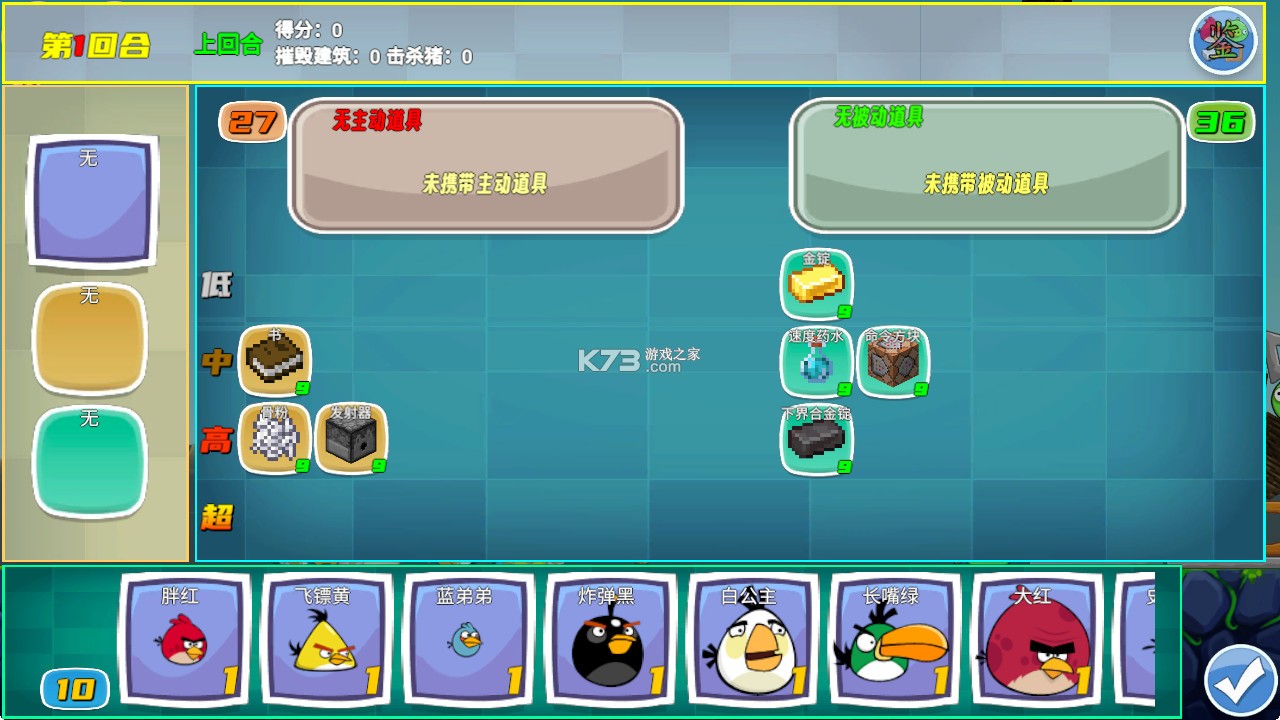This screenshot has height=720, width=1280.
Task: Select the 金锭 gold ingot item
Action: 817,284
